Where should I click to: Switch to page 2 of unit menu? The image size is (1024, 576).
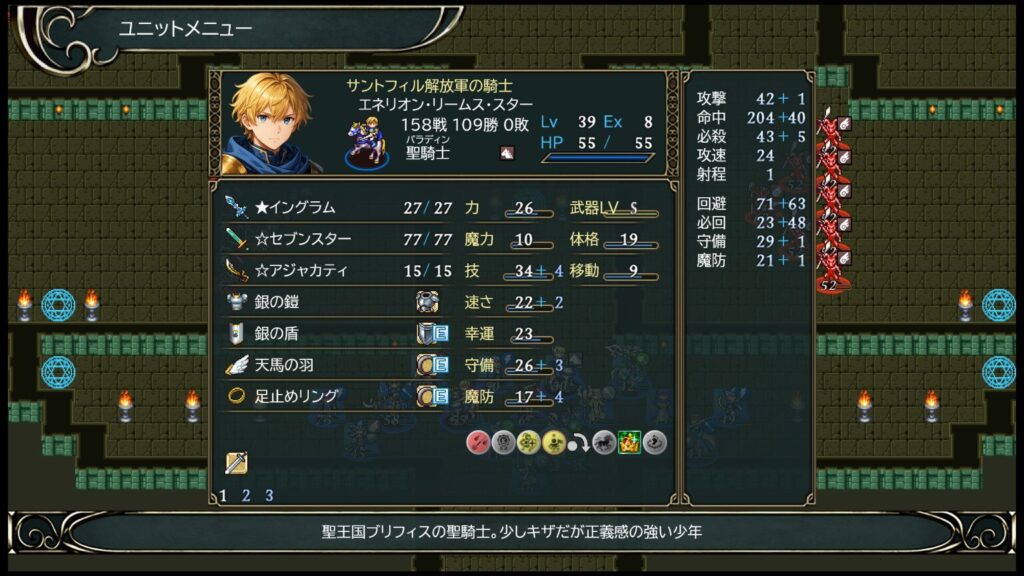coord(246,495)
